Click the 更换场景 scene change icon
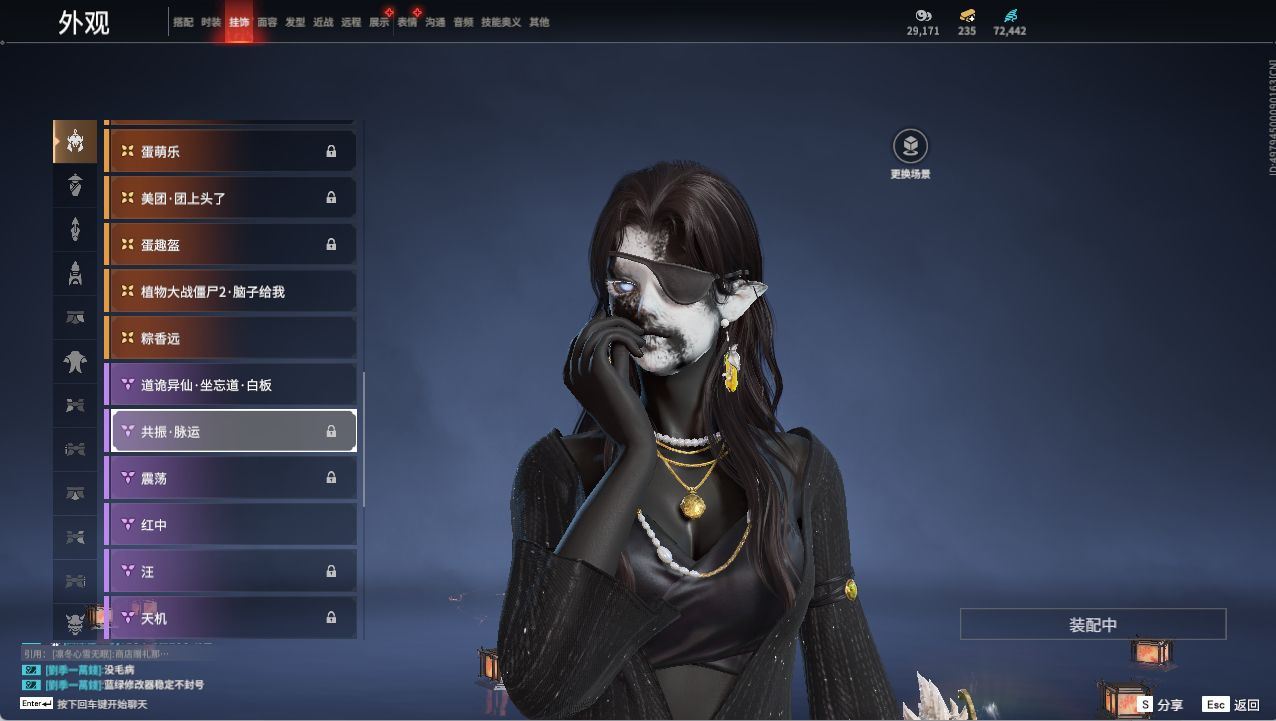The image size is (1276, 721). point(910,147)
